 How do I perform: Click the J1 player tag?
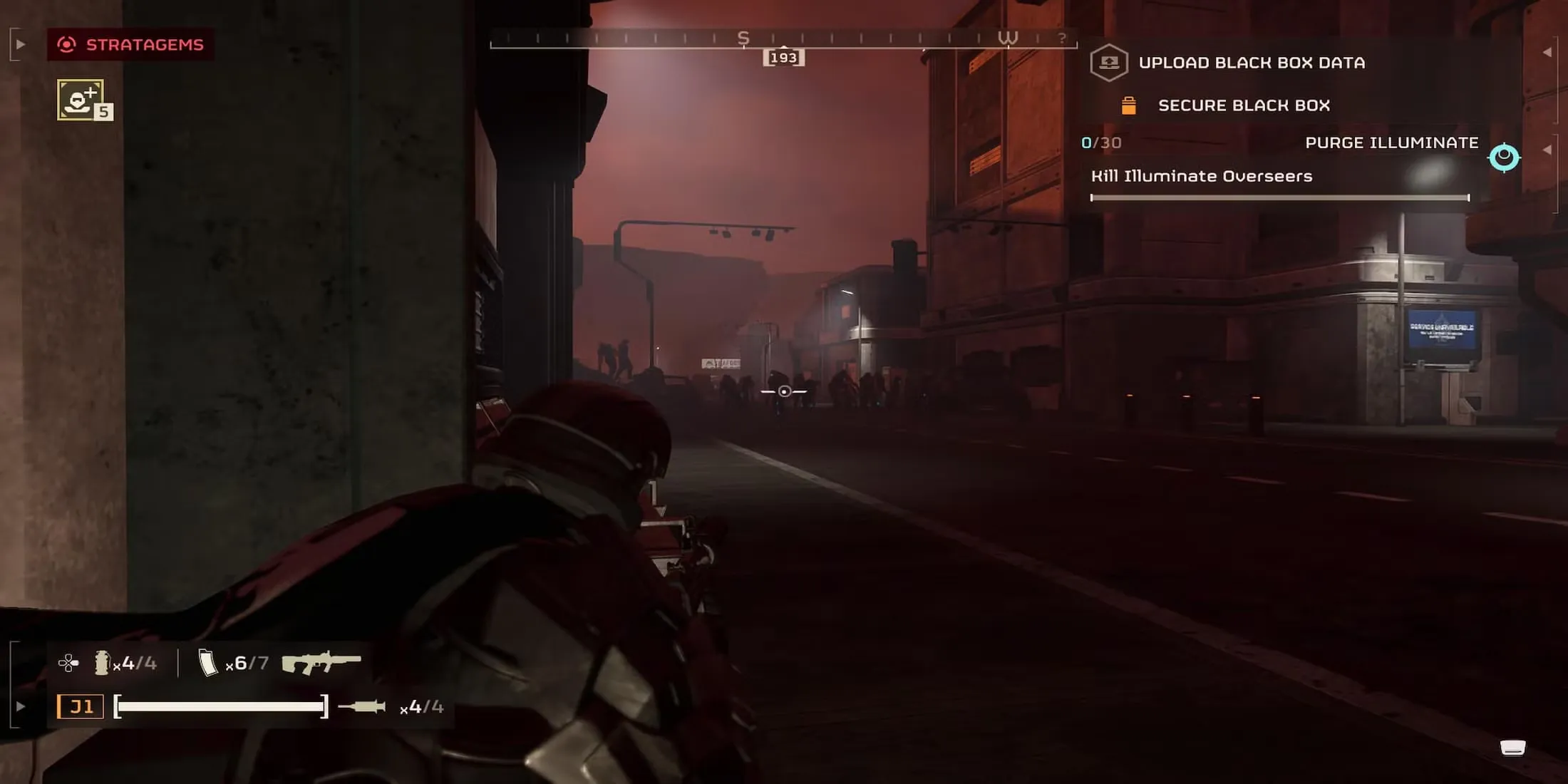81,707
